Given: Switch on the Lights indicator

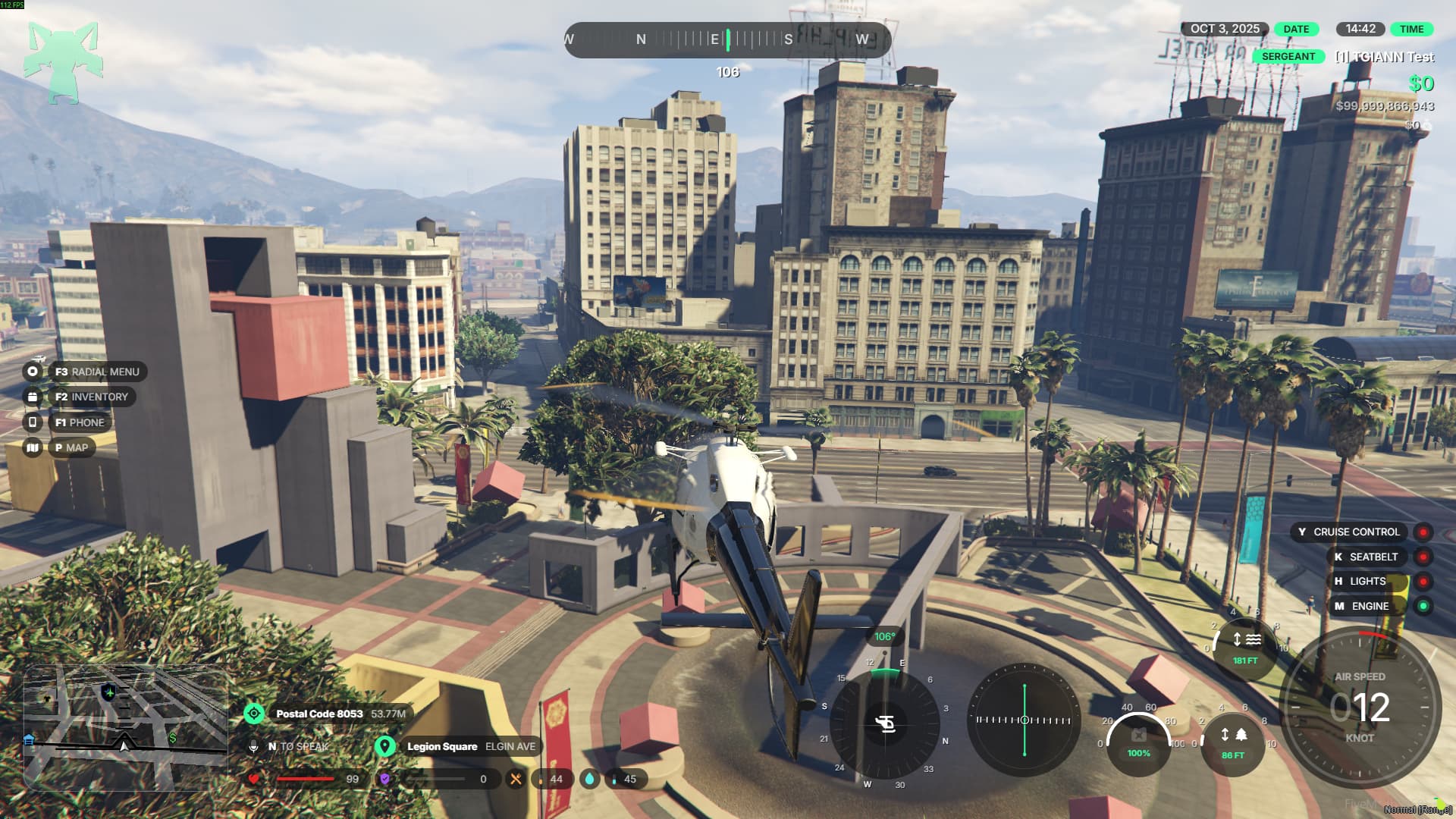Looking at the screenshot, I should tap(1423, 582).
